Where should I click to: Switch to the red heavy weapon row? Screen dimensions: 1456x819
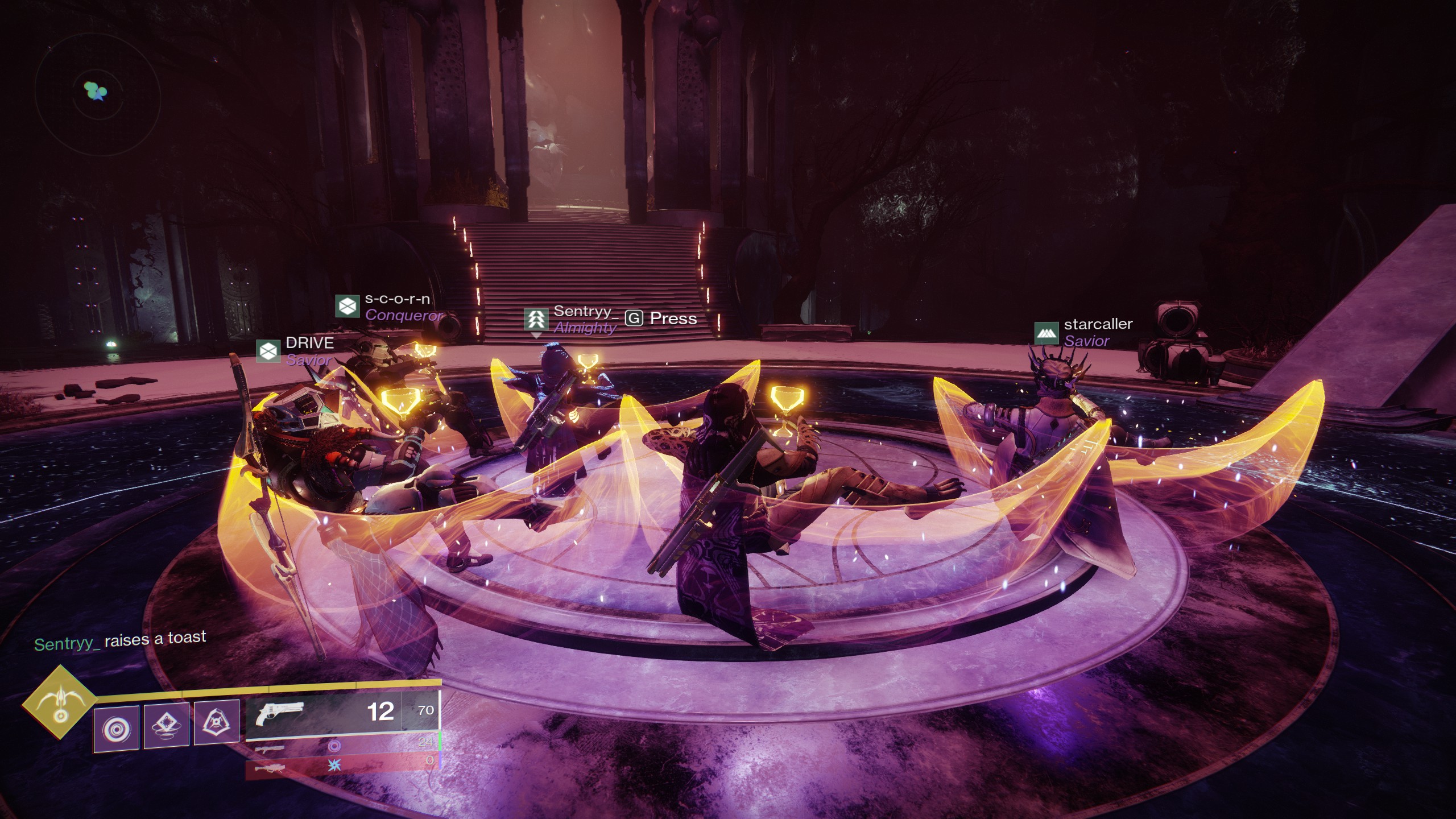[342, 766]
